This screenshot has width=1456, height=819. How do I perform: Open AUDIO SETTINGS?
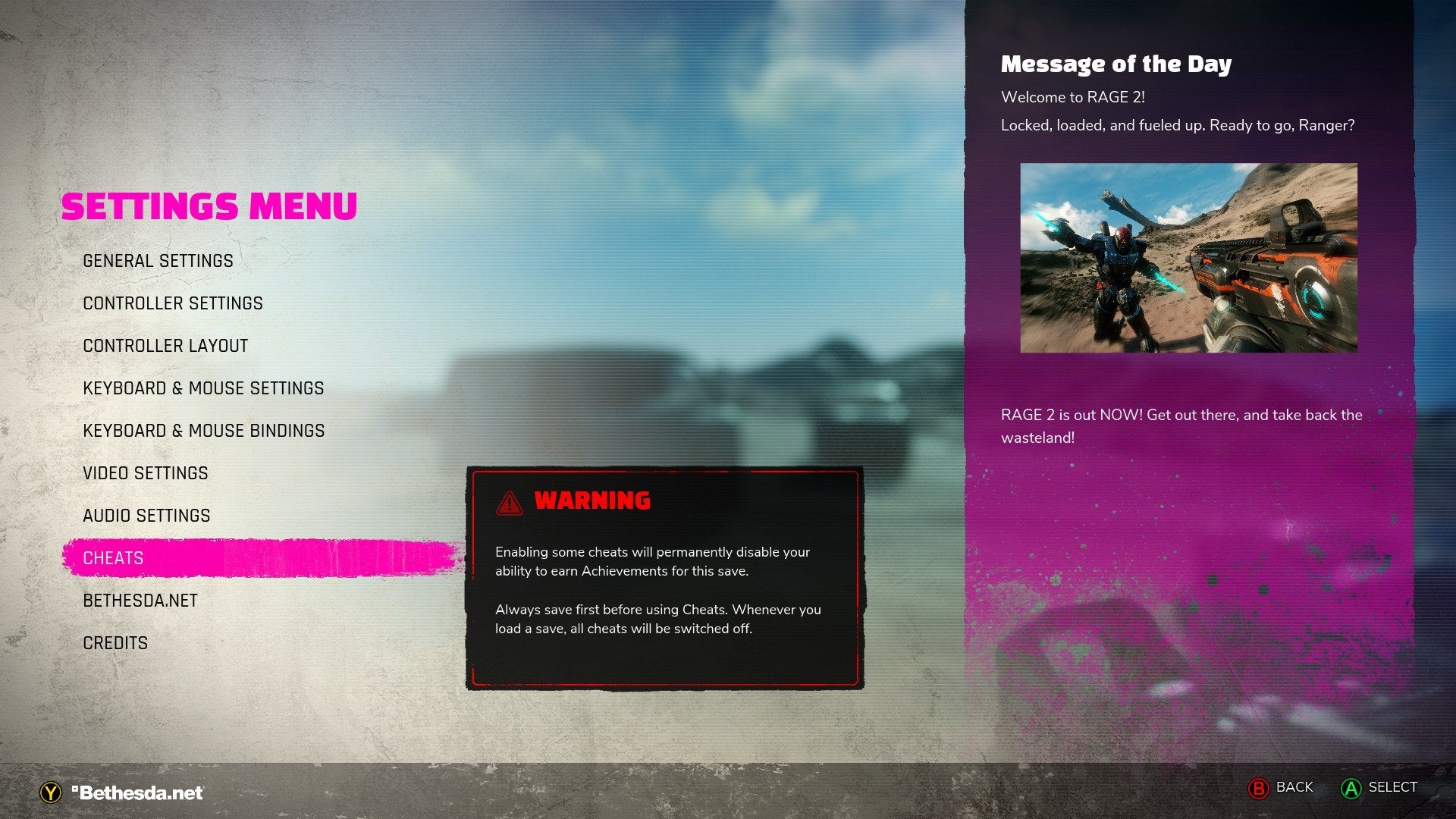(146, 515)
